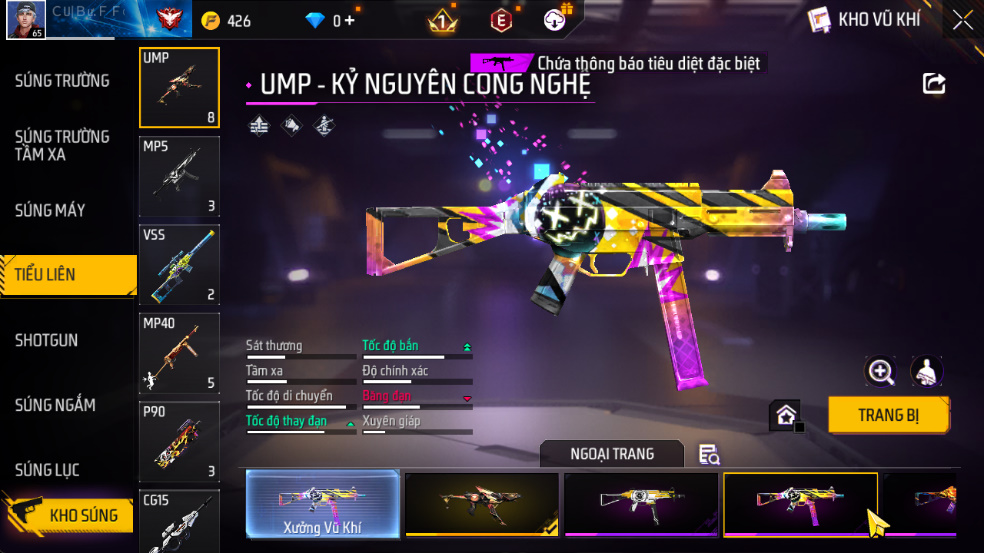Open the Kho Súng menu

coord(70,515)
